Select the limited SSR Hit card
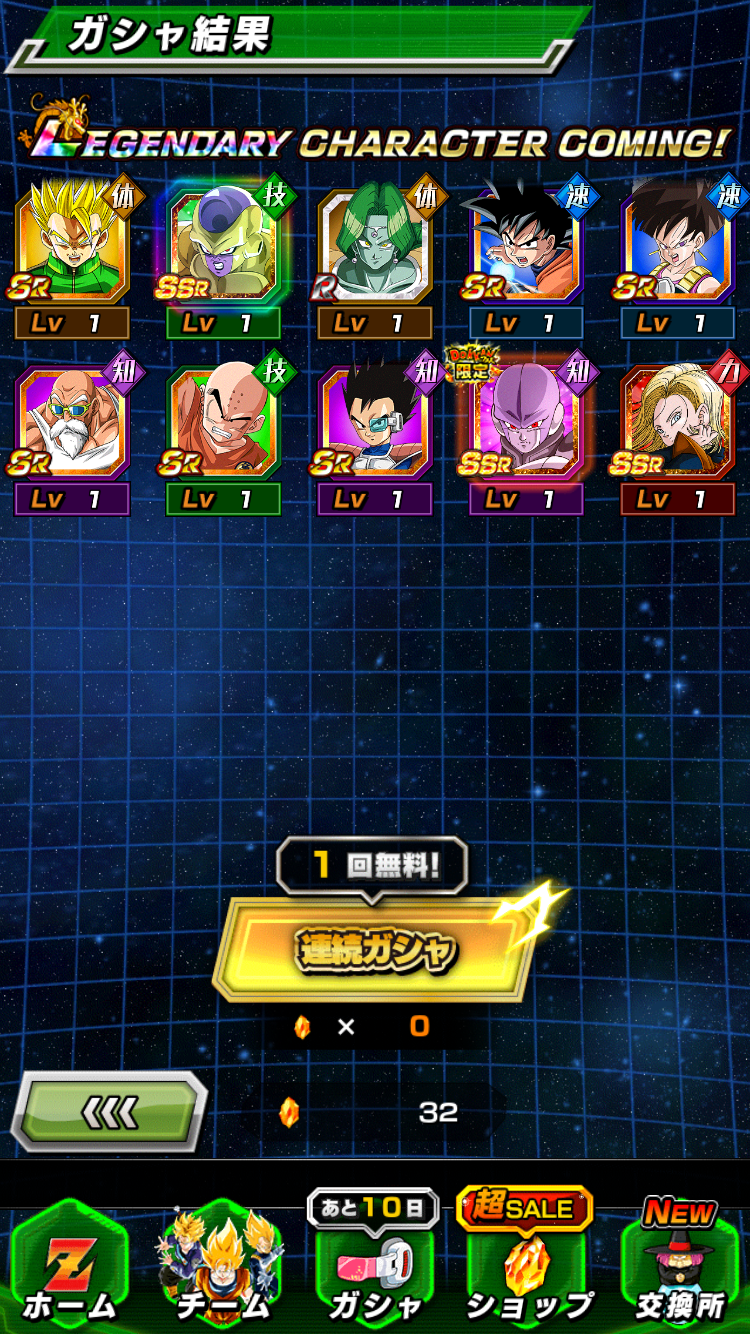750x1334 pixels. pyautogui.click(x=526, y=424)
